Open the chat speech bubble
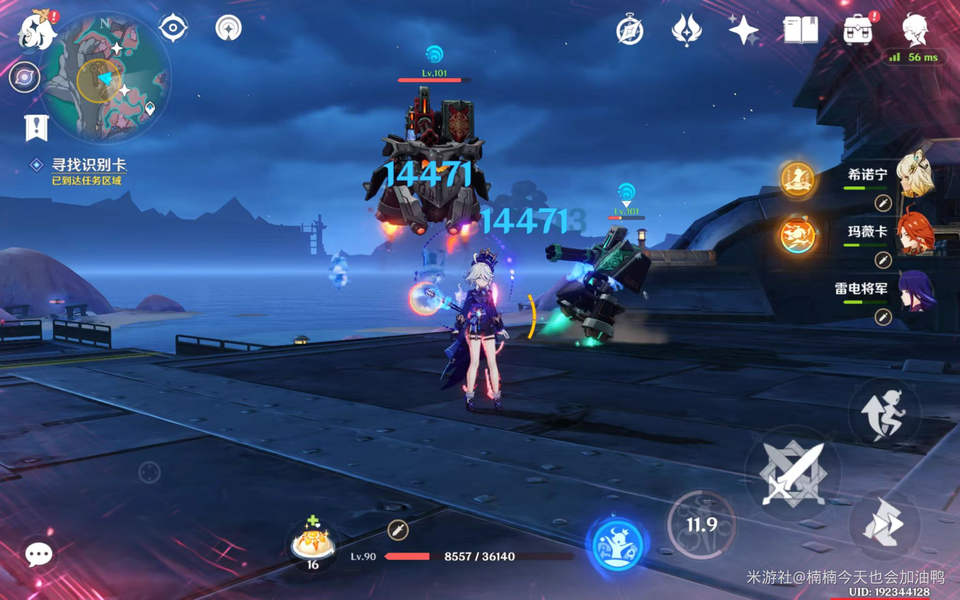 [39, 554]
